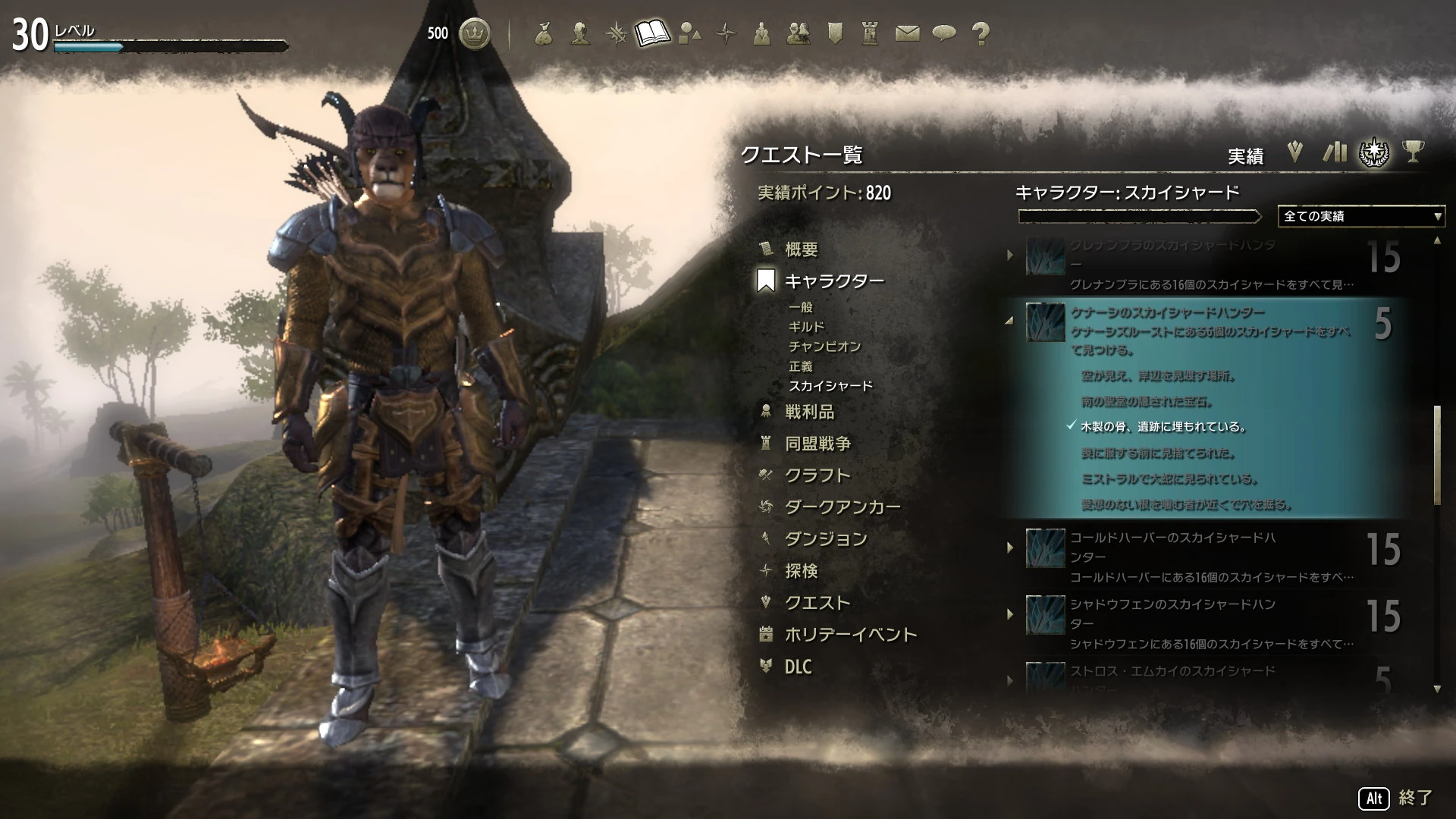
Task: Expand the コールドハーバー skyshard achievement
Action: pos(1010,548)
